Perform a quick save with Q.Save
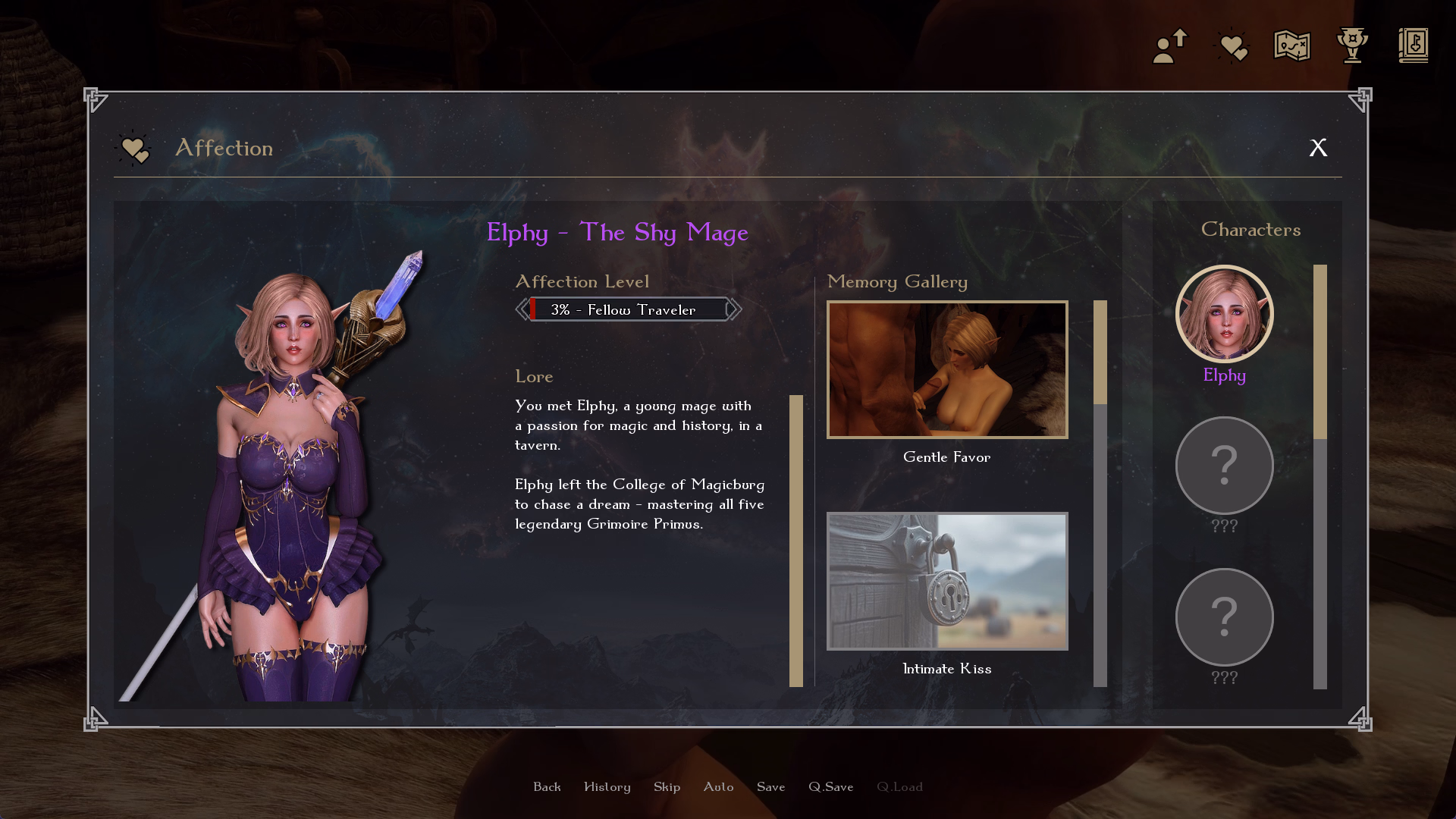Viewport: 1456px width, 819px height. point(830,787)
